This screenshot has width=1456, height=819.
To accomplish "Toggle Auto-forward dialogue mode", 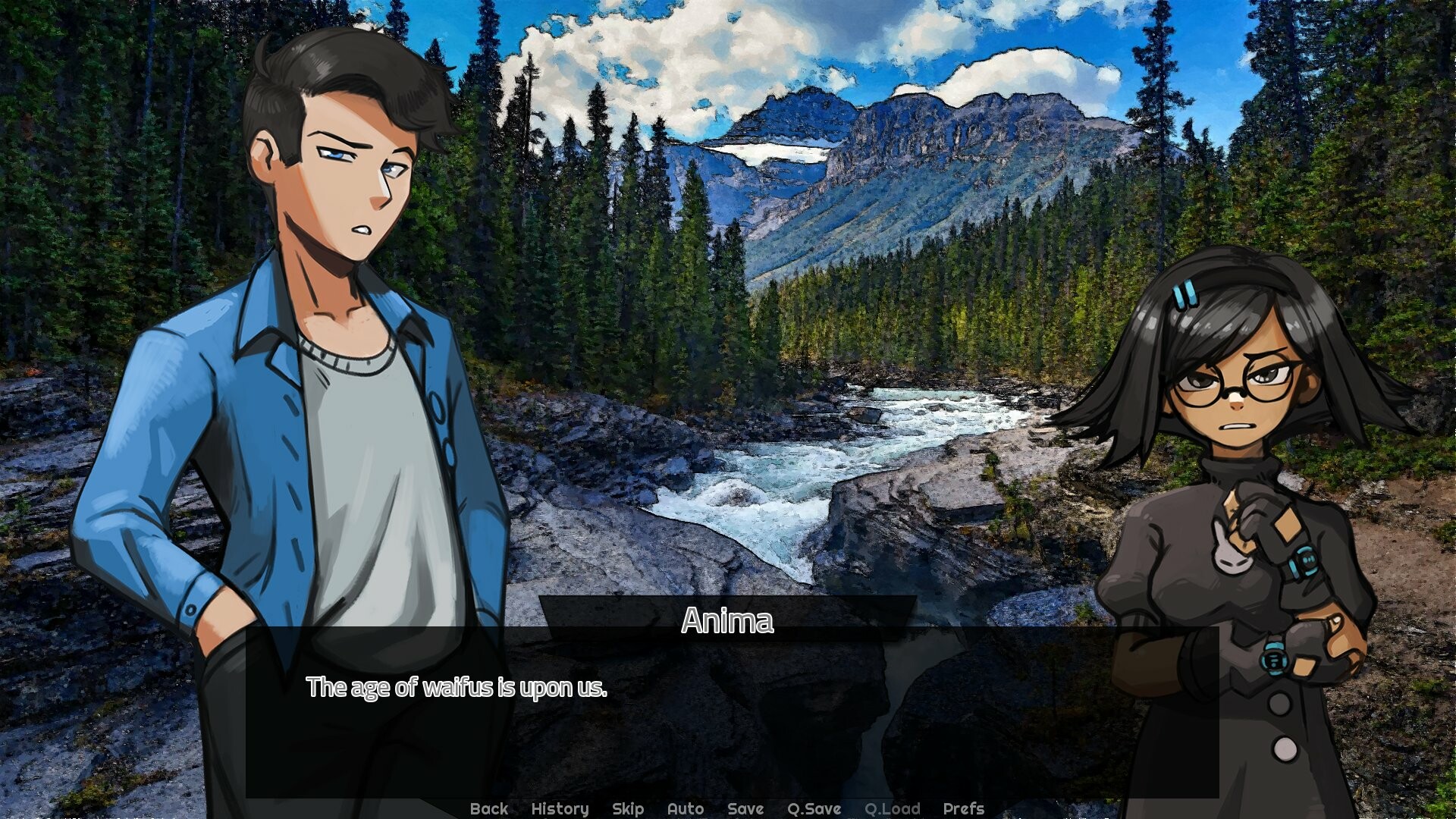I will [685, 808].
